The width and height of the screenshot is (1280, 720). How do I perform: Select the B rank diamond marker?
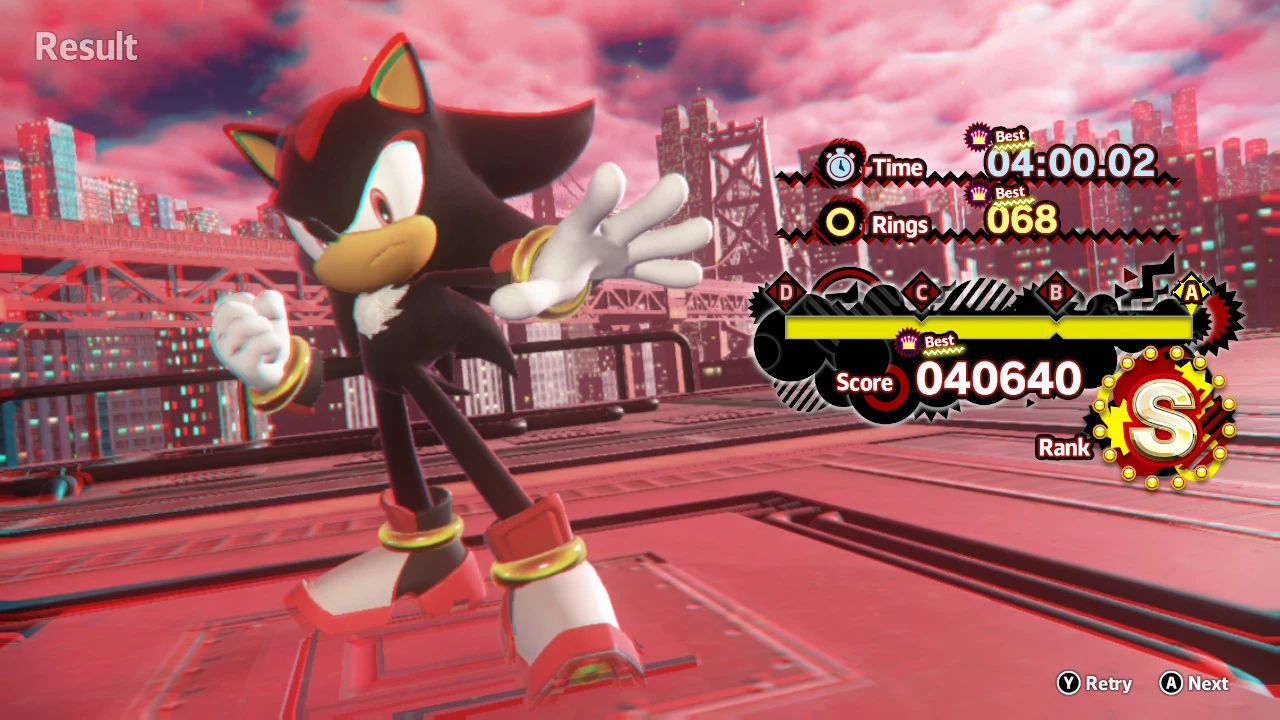pos(1058,292)
